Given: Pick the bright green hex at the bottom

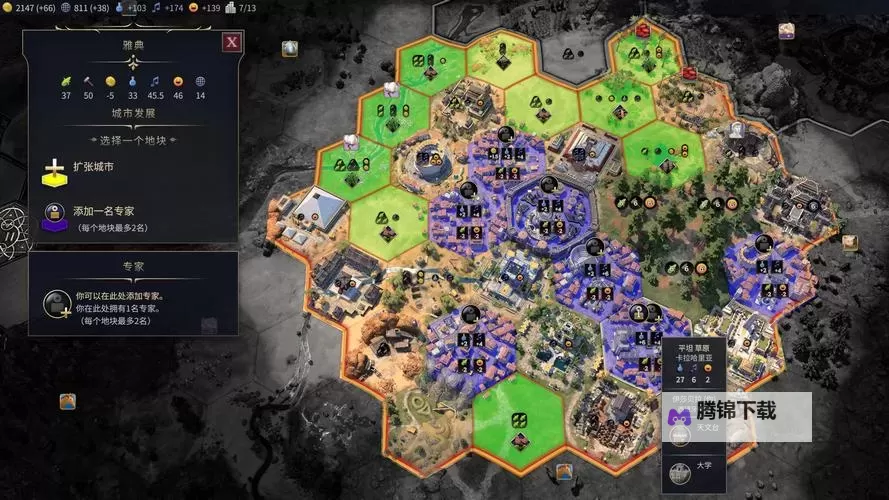Looking at the screenshot, I should tap(520, 422).
